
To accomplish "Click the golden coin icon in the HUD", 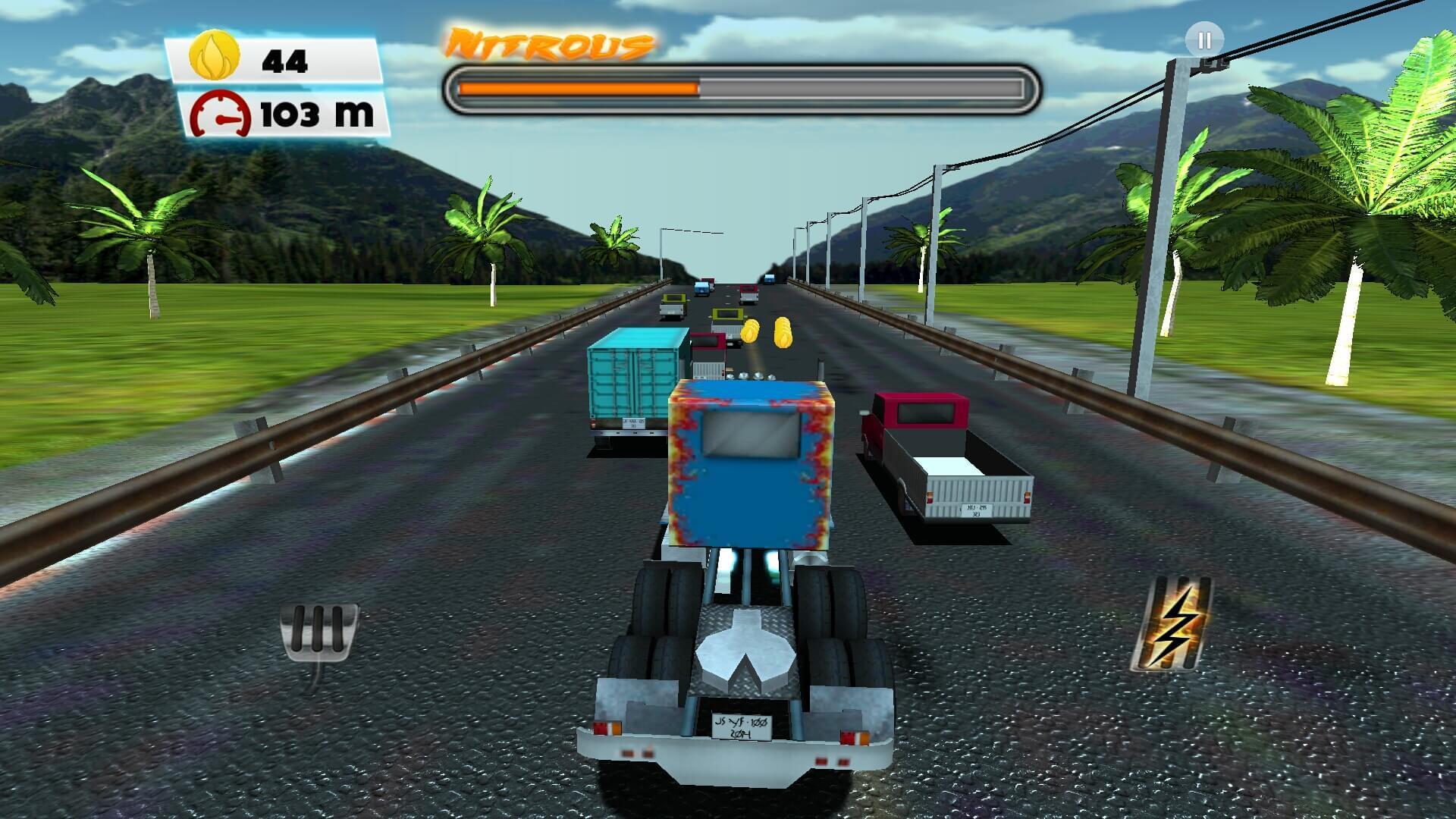I will 214,55.
